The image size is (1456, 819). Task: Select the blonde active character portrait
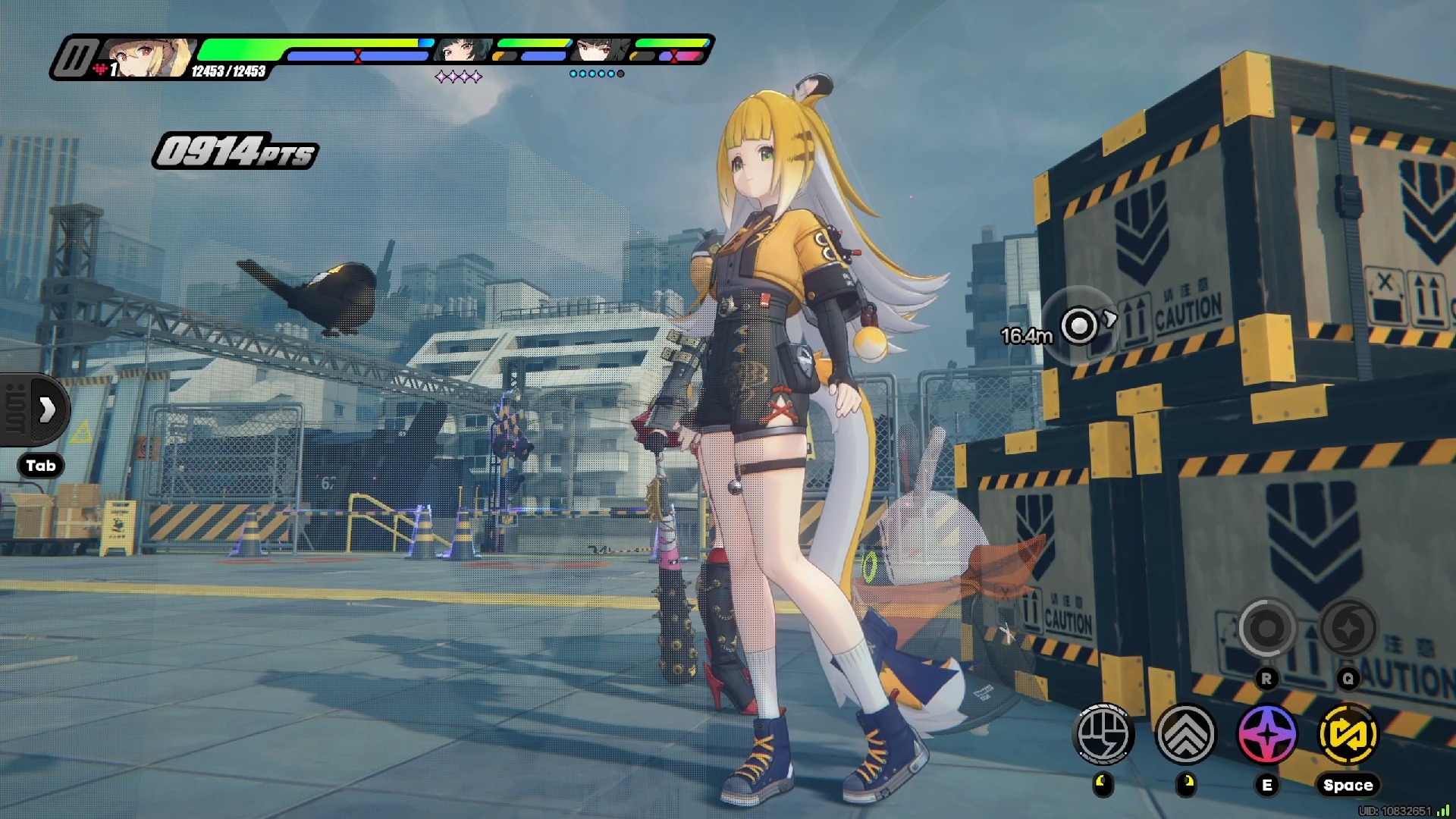148,57
